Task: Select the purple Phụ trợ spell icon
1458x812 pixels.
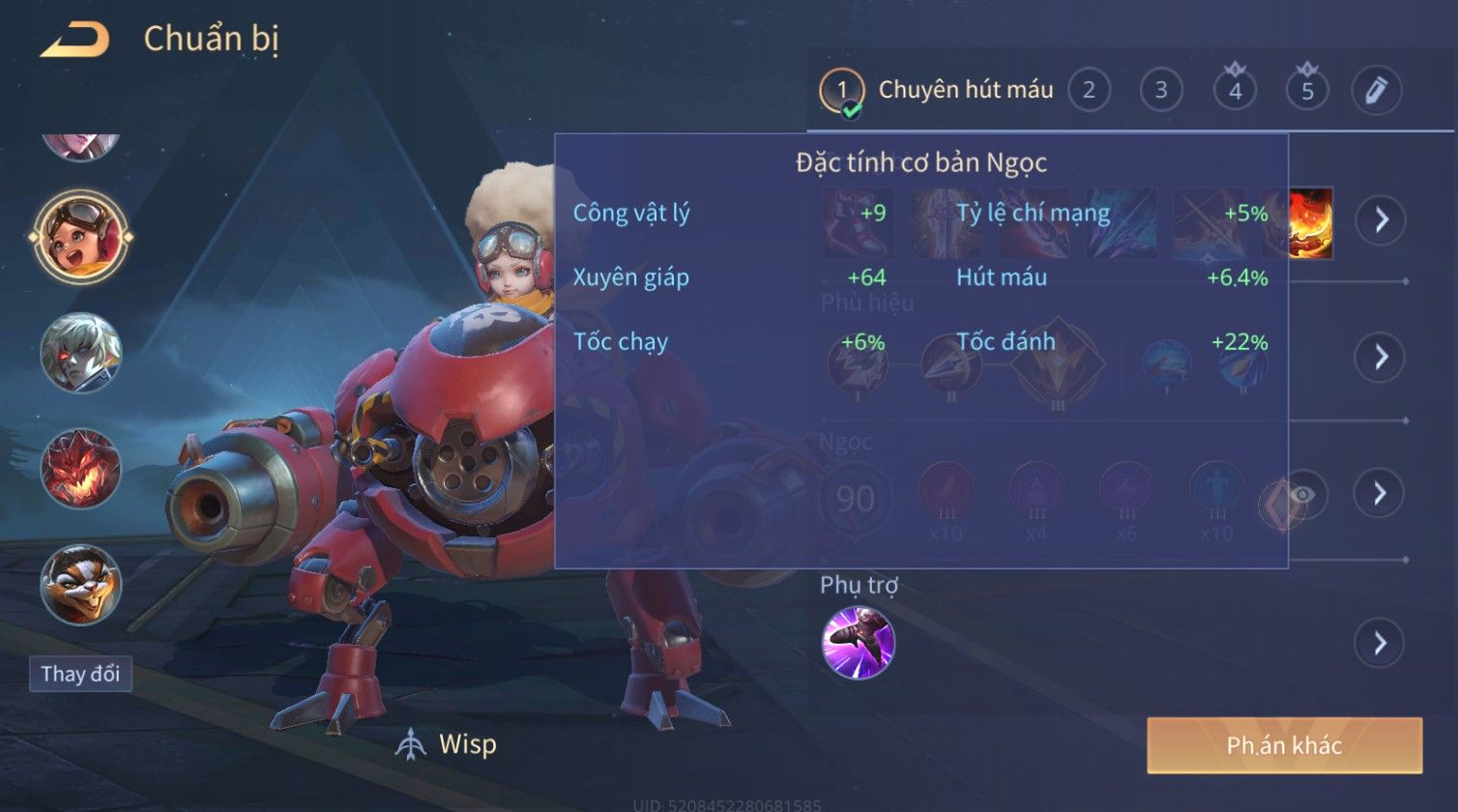Action: click(x=858, y=643)
